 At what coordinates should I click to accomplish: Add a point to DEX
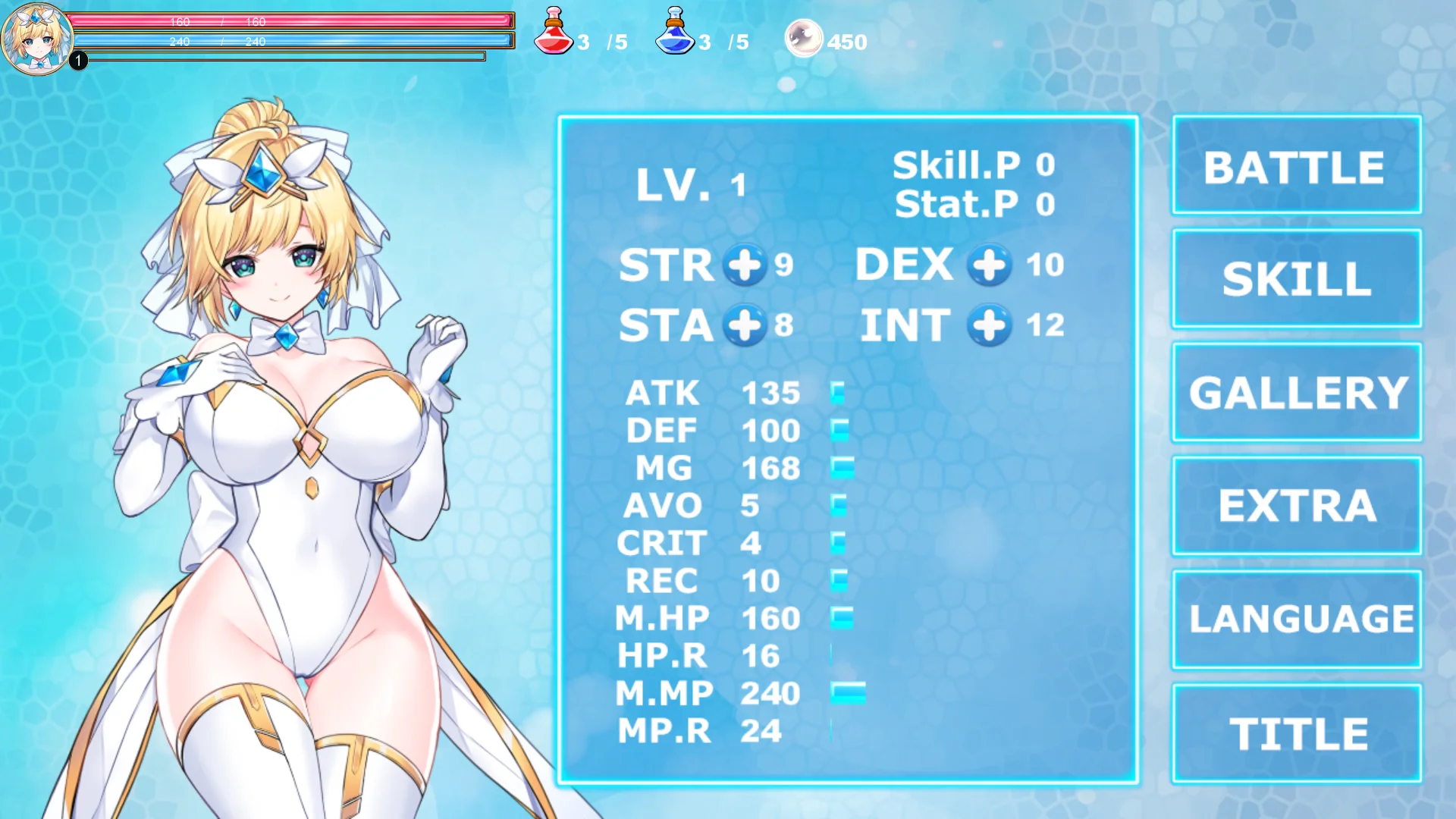point(989,265)
